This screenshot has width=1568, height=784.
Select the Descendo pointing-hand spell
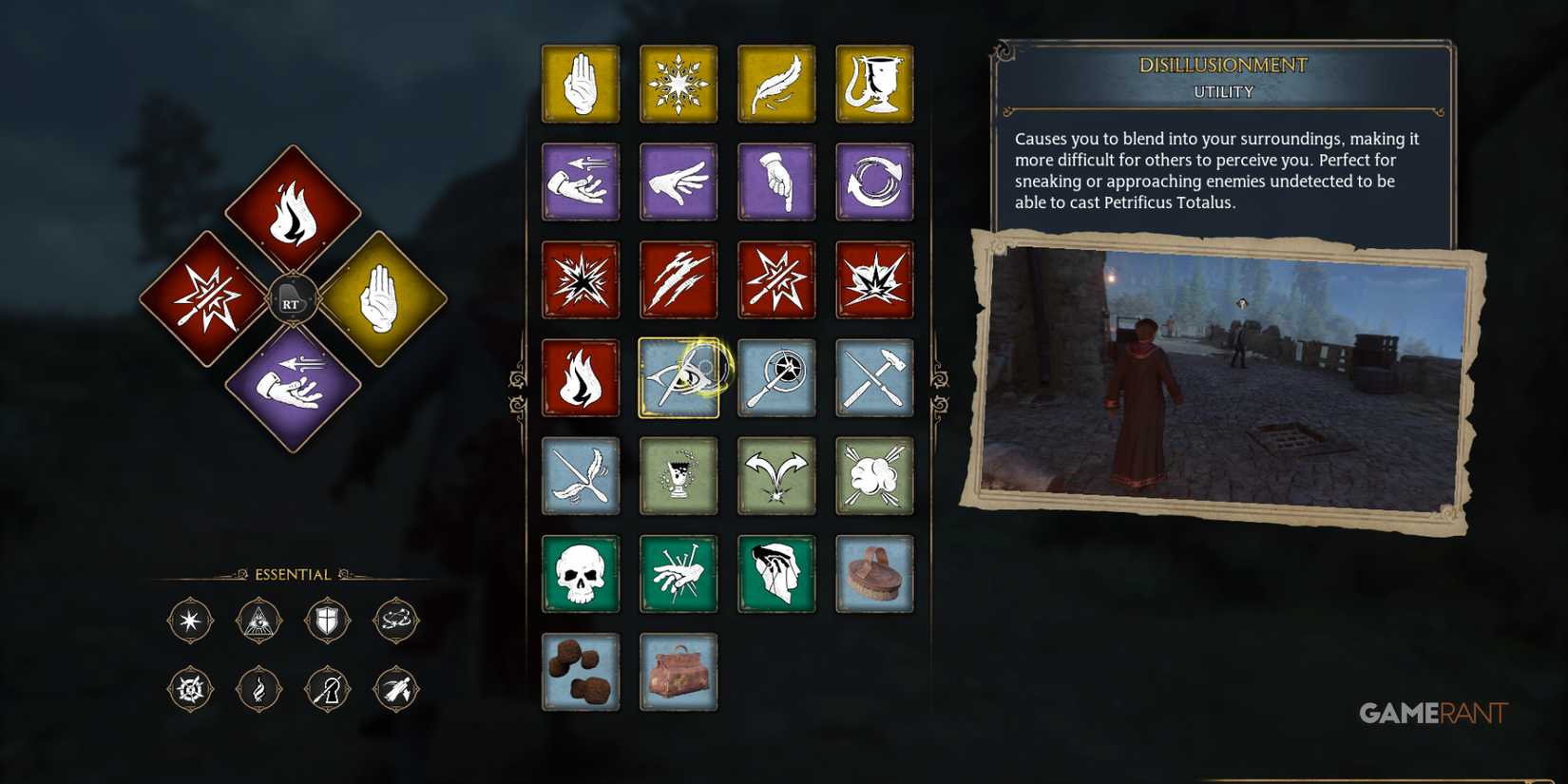pos(776,182)
